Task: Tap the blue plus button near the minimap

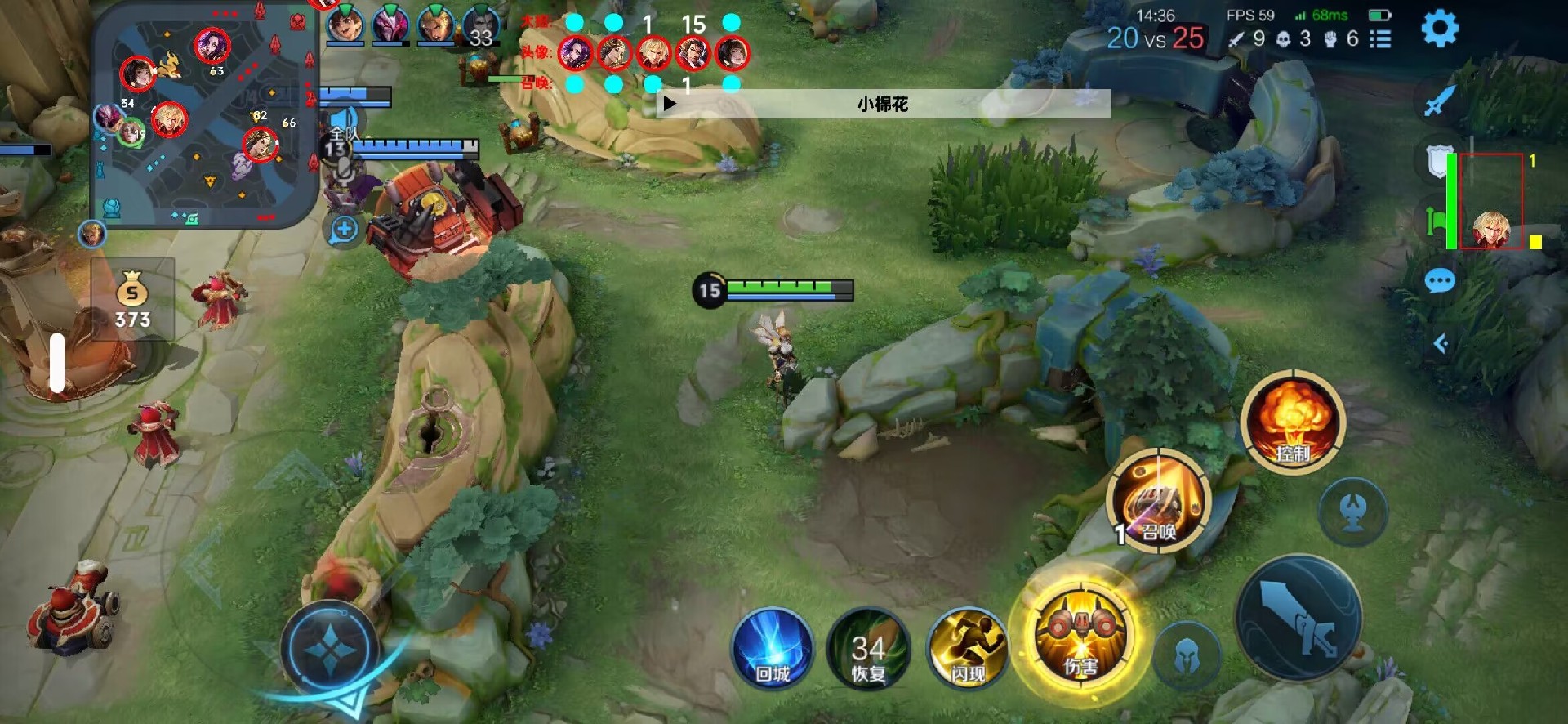Action: 345,230
